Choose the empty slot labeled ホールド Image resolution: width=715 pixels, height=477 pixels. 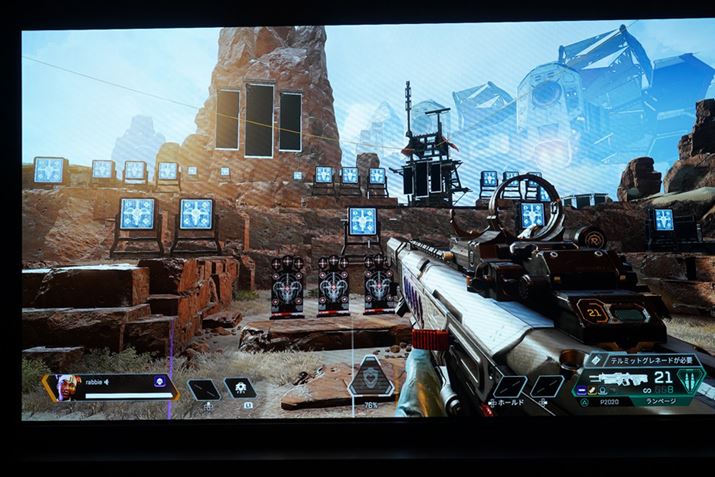pos(510,387)
